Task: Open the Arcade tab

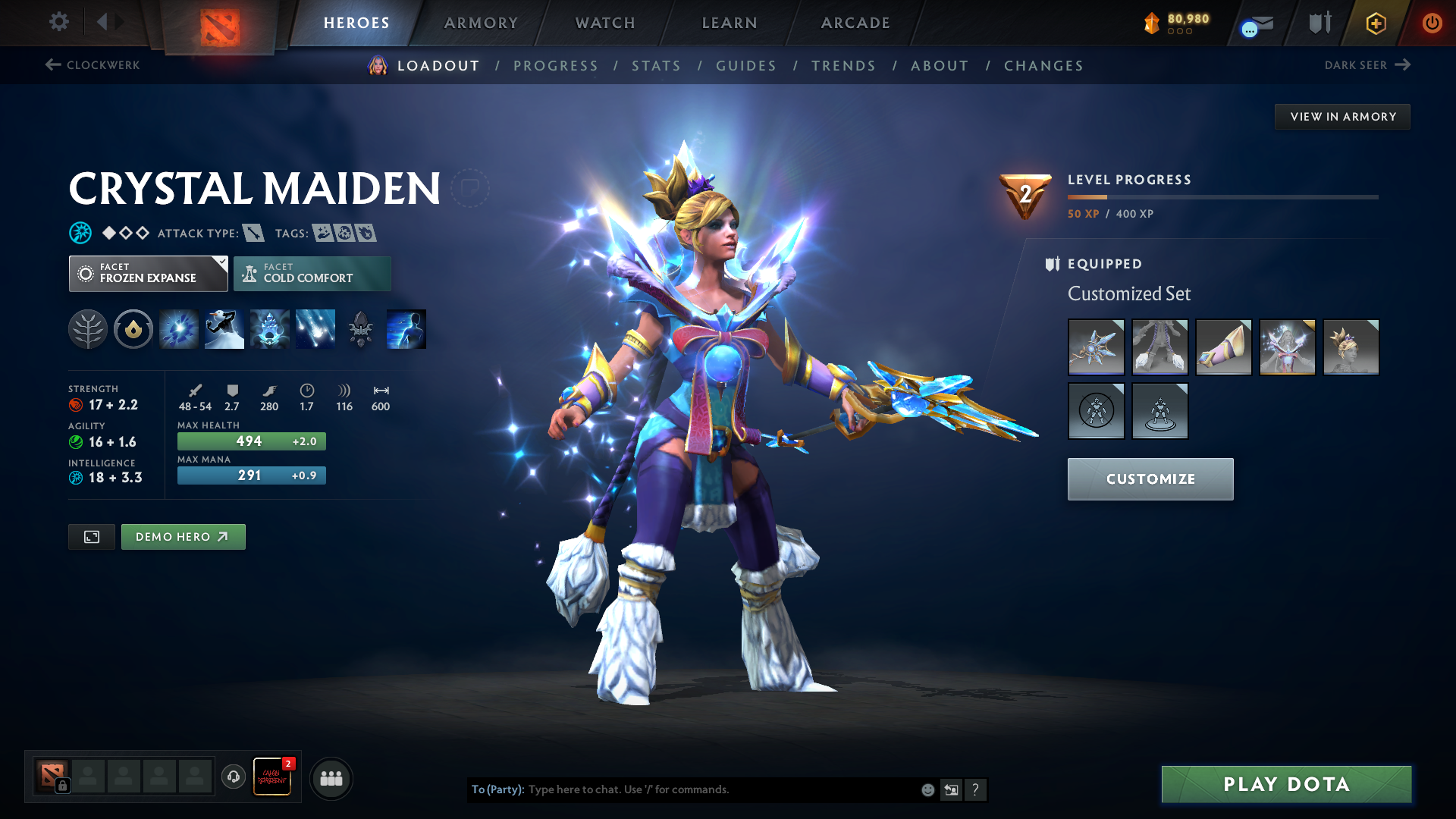Action: click(855, 23)
